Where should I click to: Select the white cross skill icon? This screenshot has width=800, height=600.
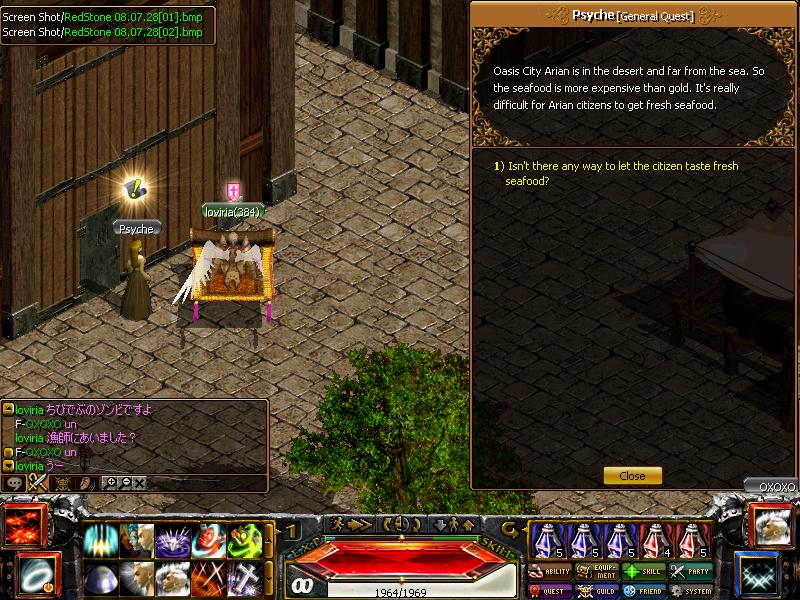(x=247, y=578)
